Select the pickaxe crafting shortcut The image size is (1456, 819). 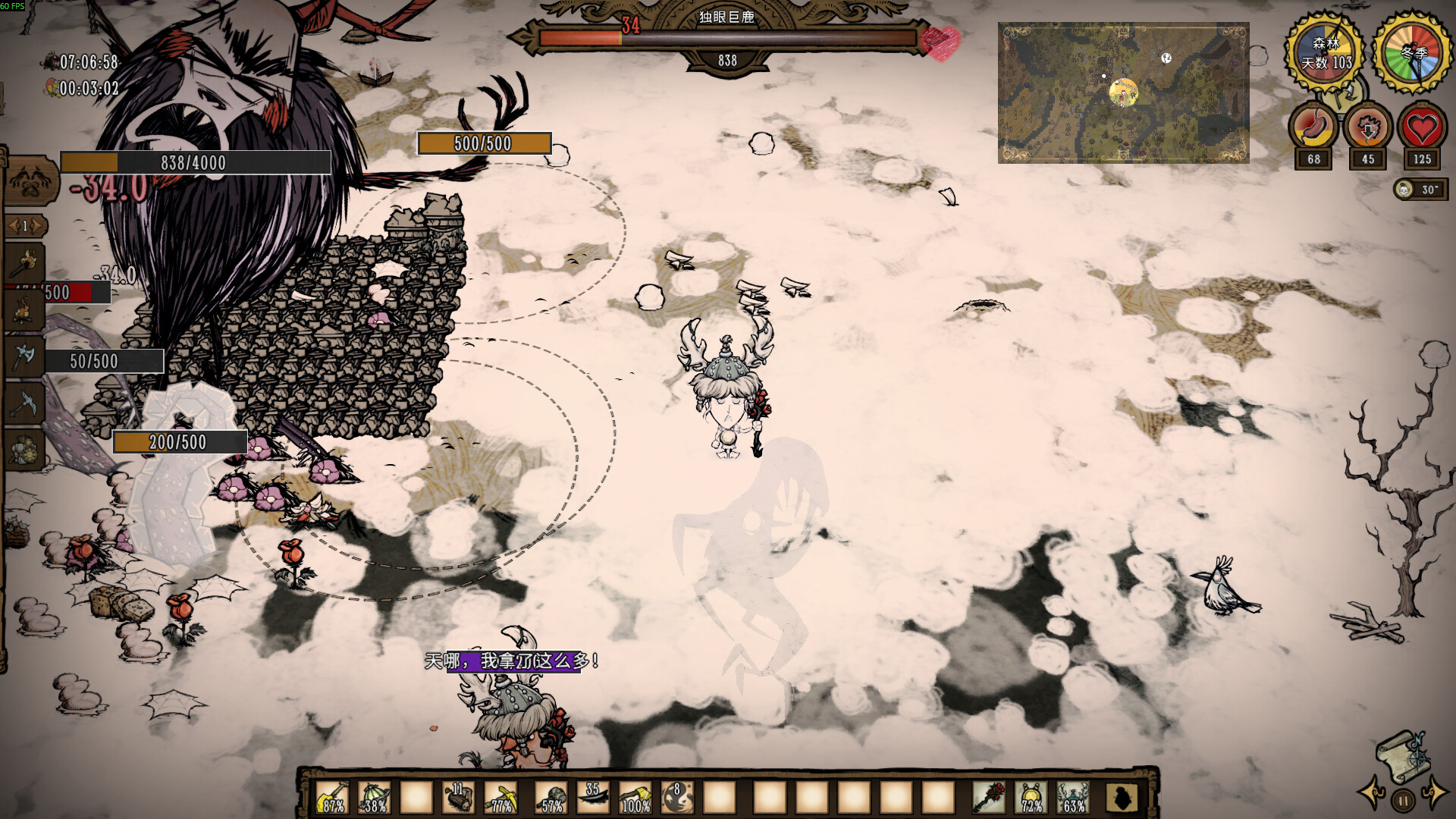(x=25, y=402)
